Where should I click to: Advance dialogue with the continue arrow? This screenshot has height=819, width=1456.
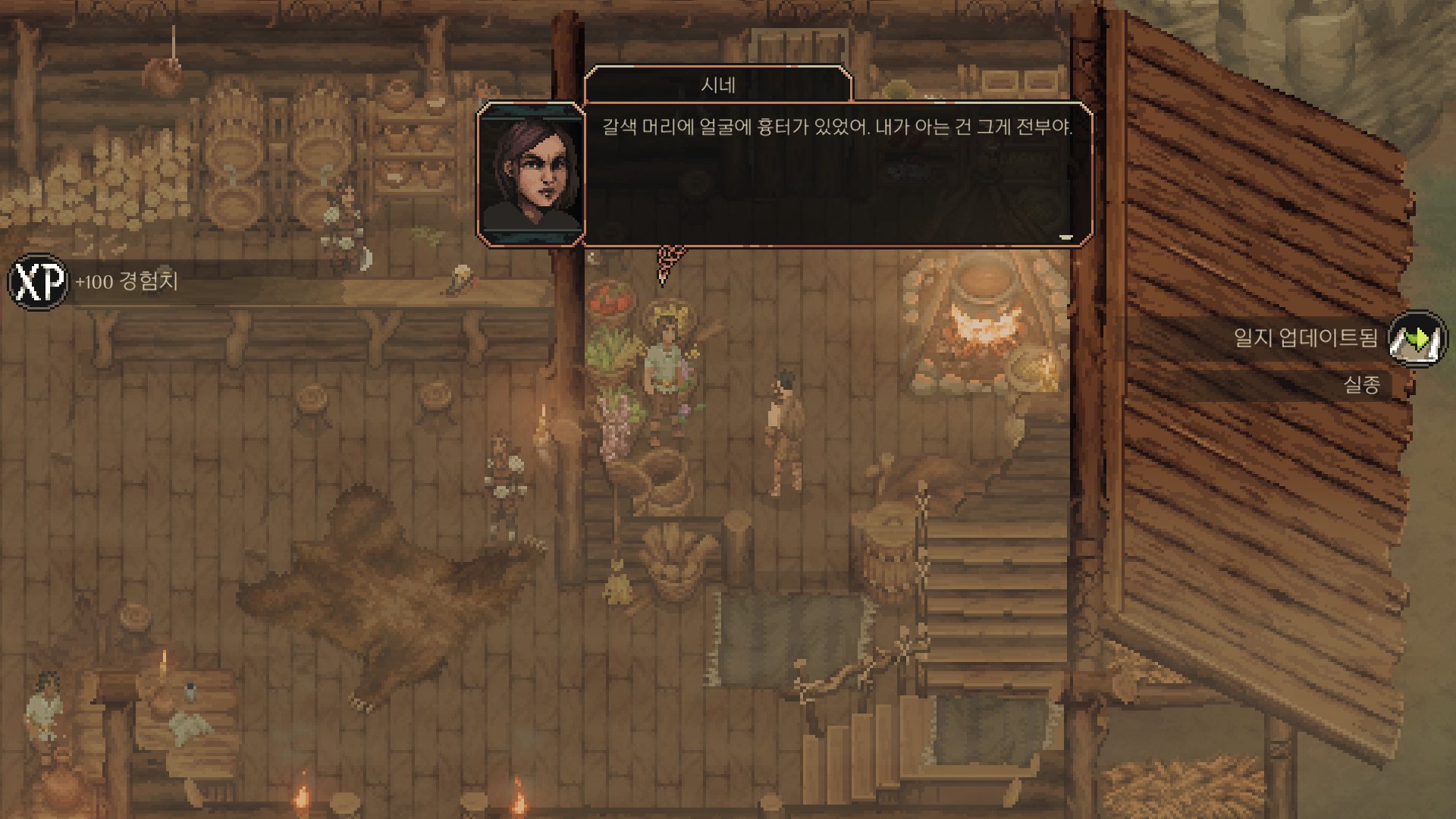(1065, 237)
